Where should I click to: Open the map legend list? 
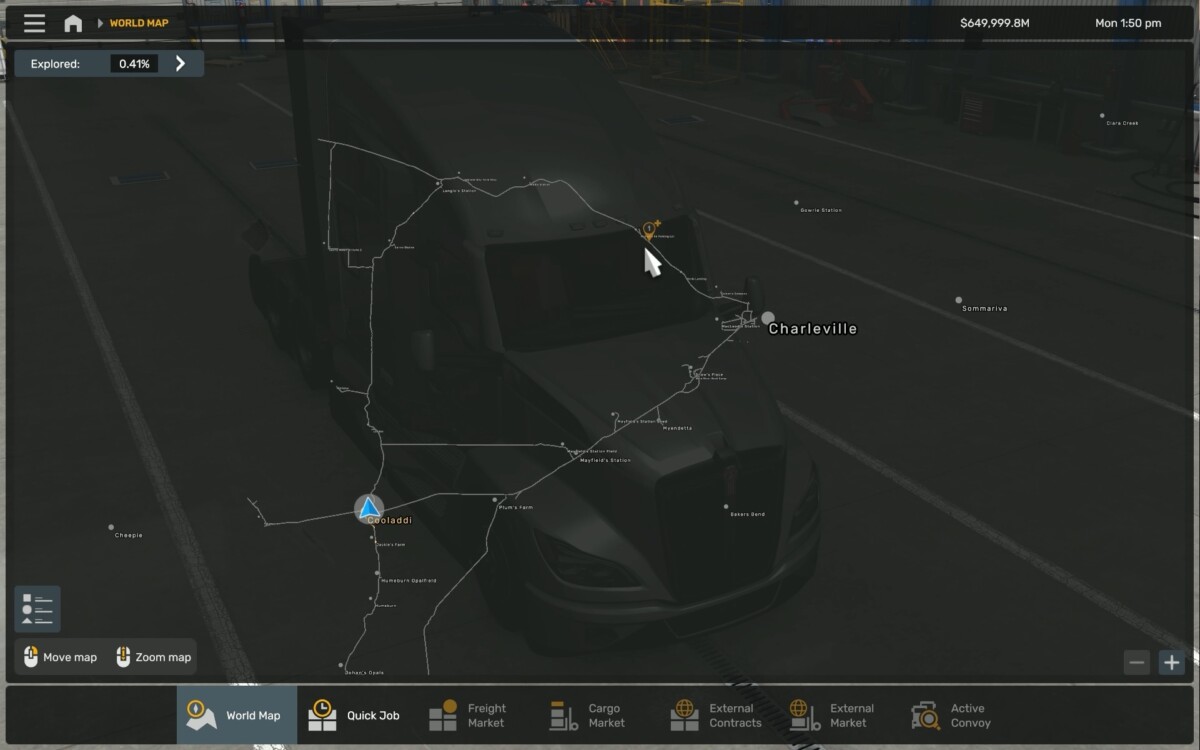pos(37,609)
